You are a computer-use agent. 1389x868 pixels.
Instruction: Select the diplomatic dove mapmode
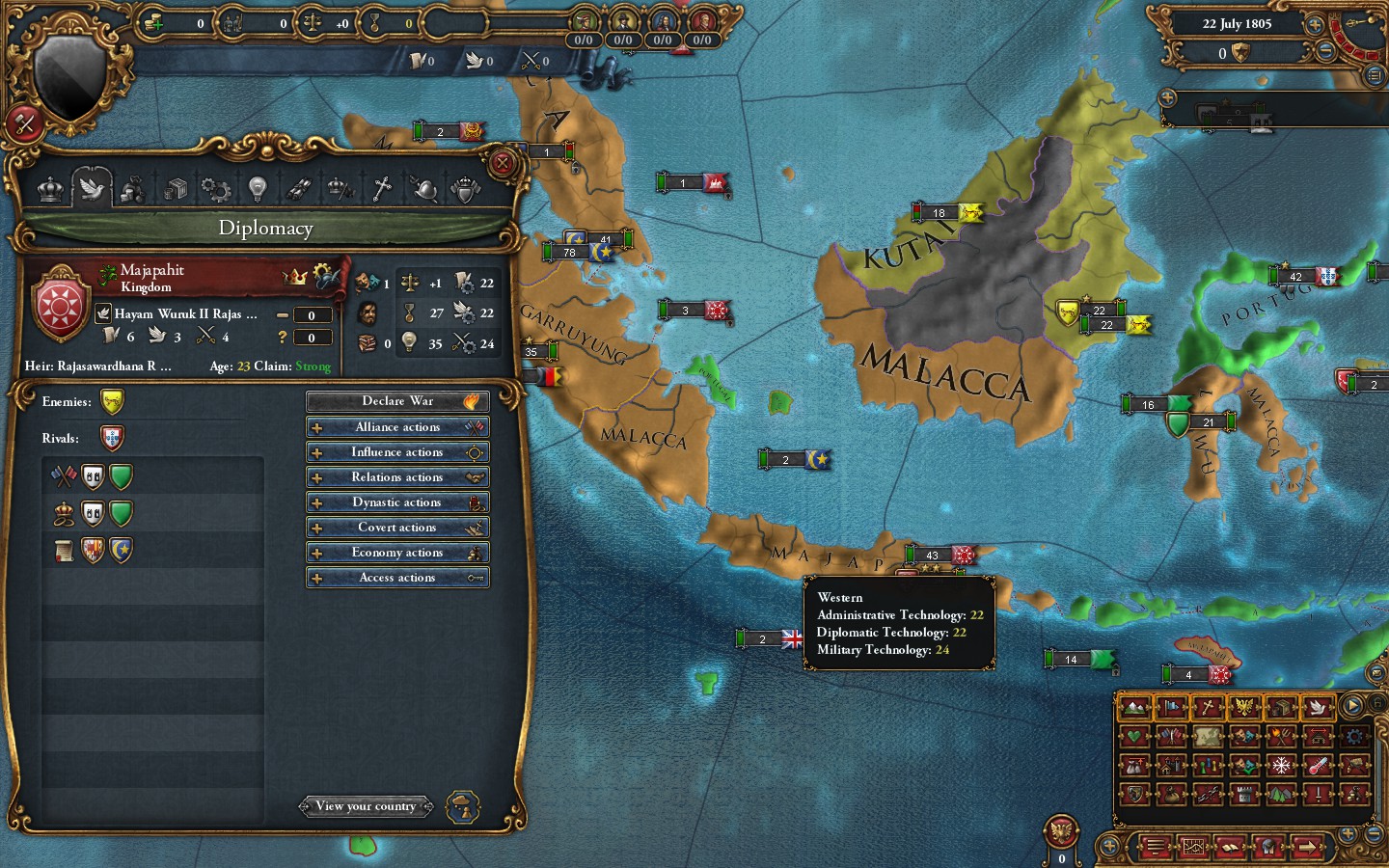(x=1317, y=707)
